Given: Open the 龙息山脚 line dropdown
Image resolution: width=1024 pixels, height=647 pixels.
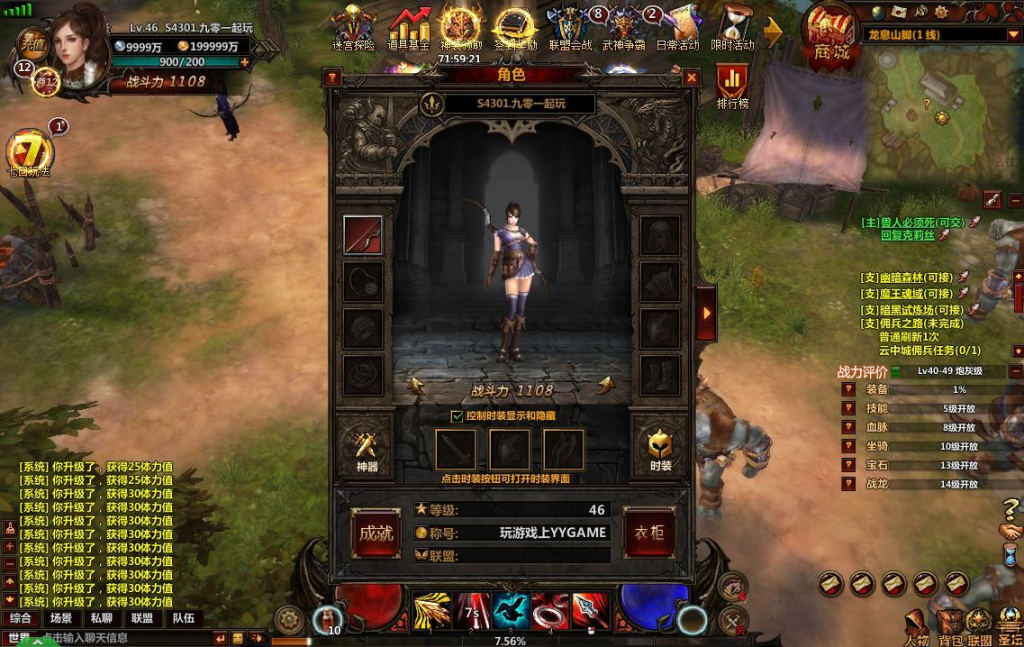Looking at the screenshot, I should pos(1011,35).
